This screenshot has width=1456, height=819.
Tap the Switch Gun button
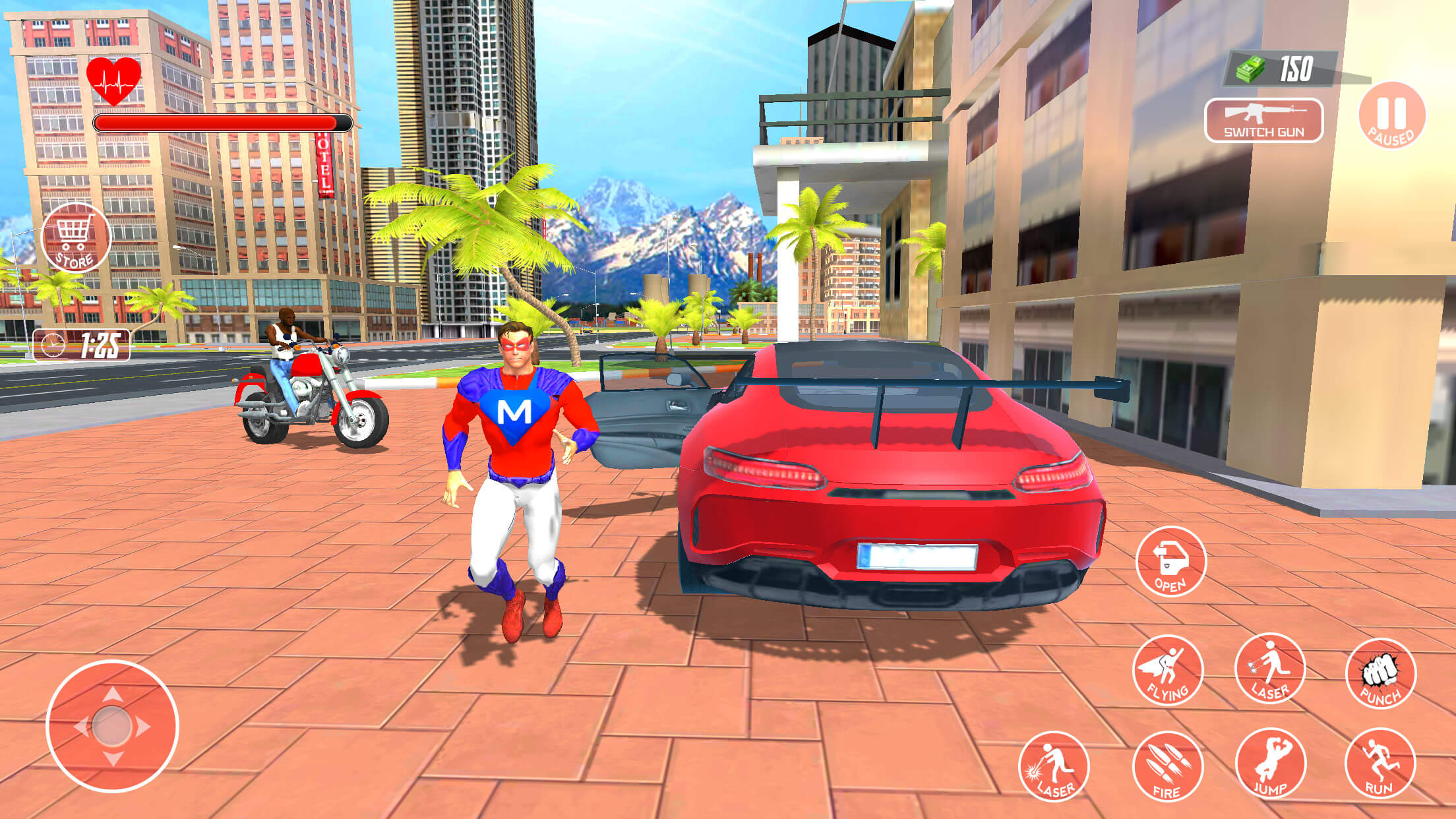click(x=1263, y=121)
